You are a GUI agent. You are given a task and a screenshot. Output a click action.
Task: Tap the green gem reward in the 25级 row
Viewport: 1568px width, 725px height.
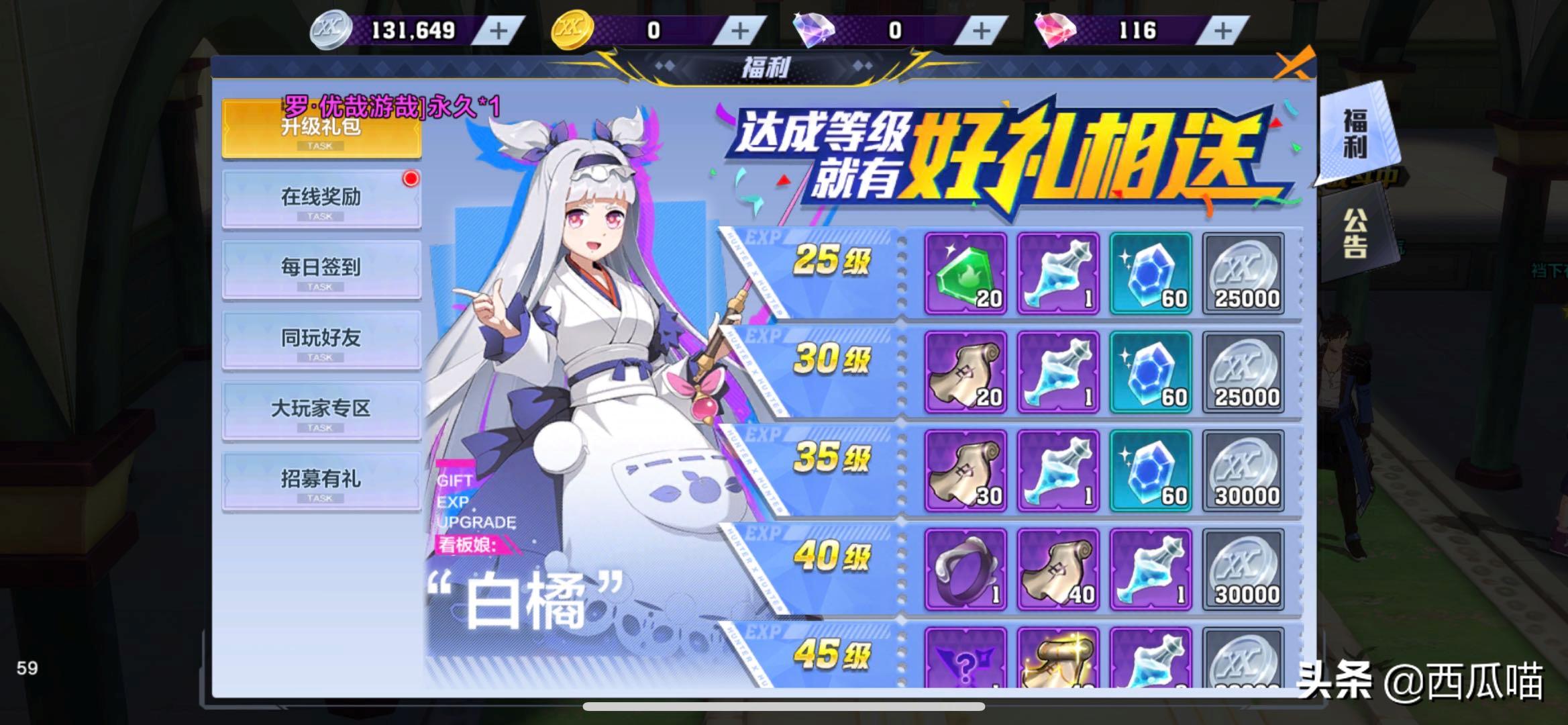click(965, 275)
